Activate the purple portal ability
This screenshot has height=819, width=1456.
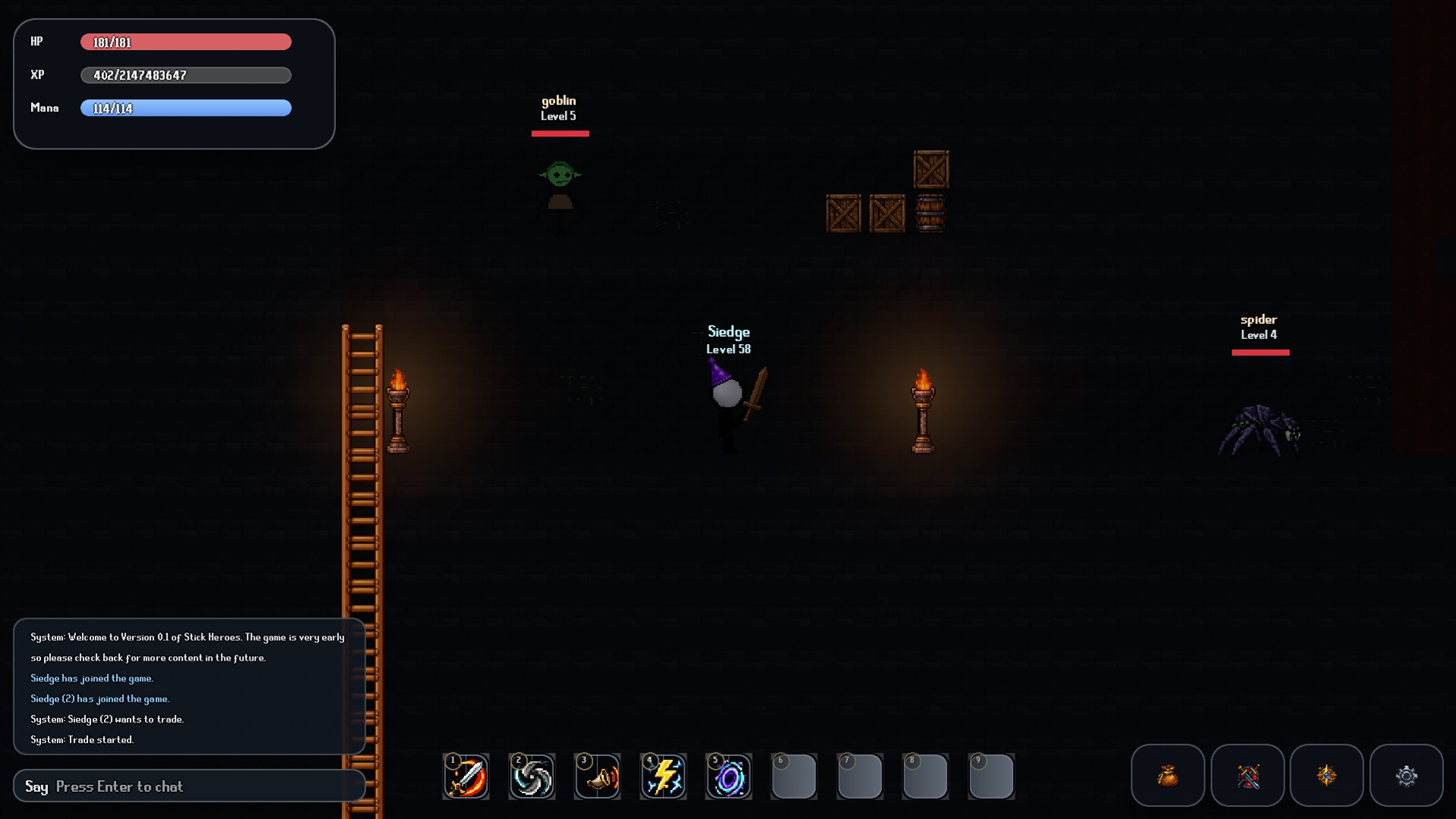coord(729,777)
